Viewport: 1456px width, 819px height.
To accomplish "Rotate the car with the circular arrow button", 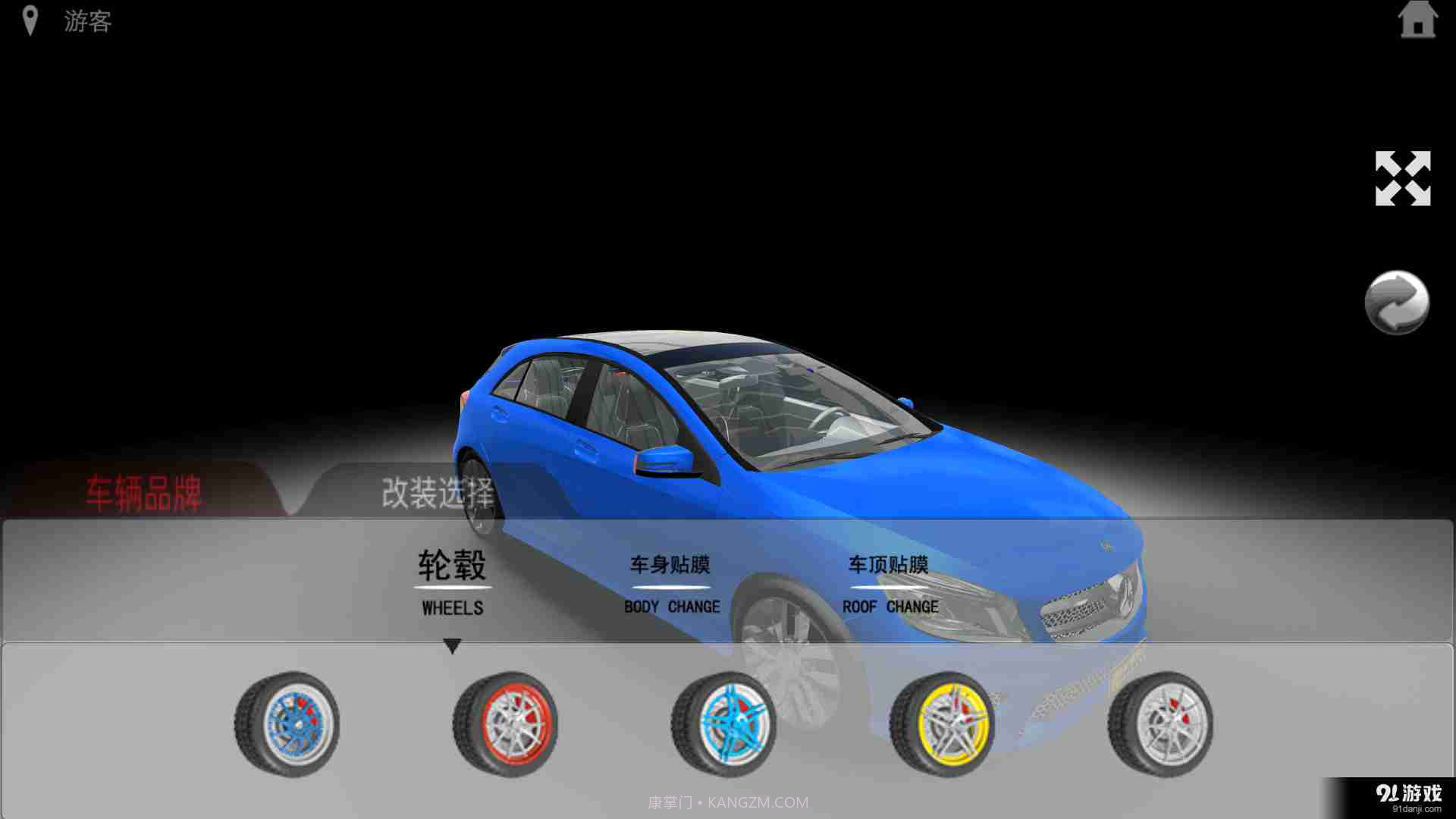I will (x=1397, y=302).
